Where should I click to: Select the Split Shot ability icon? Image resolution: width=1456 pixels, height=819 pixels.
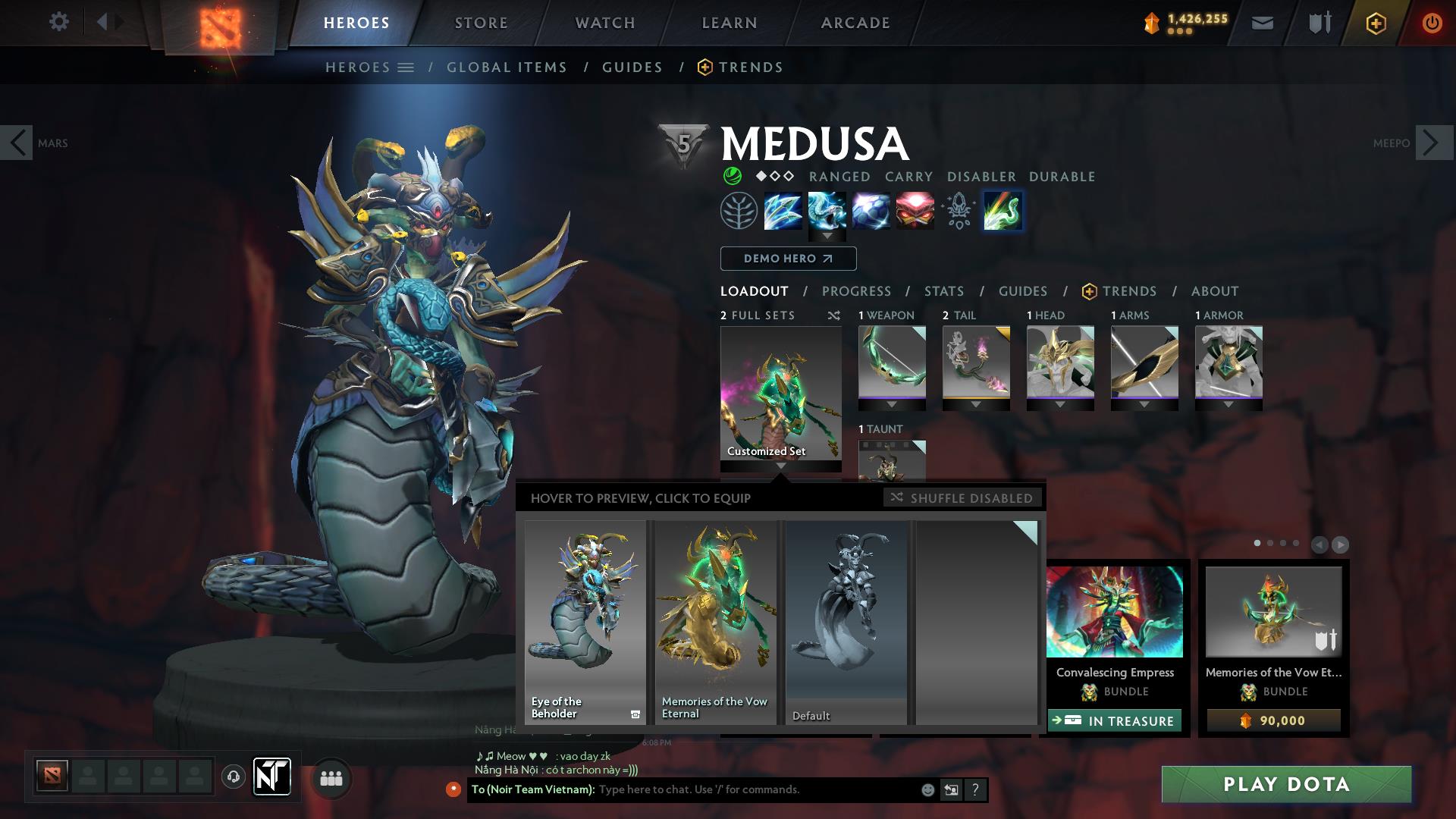pos(782,211)
